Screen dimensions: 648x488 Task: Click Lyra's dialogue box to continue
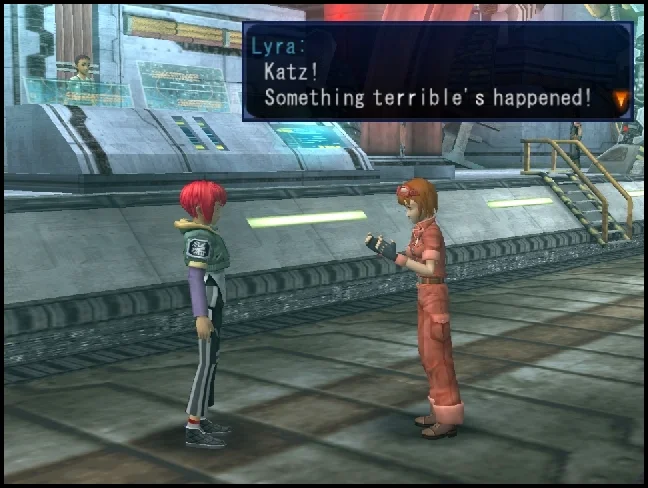437,71
